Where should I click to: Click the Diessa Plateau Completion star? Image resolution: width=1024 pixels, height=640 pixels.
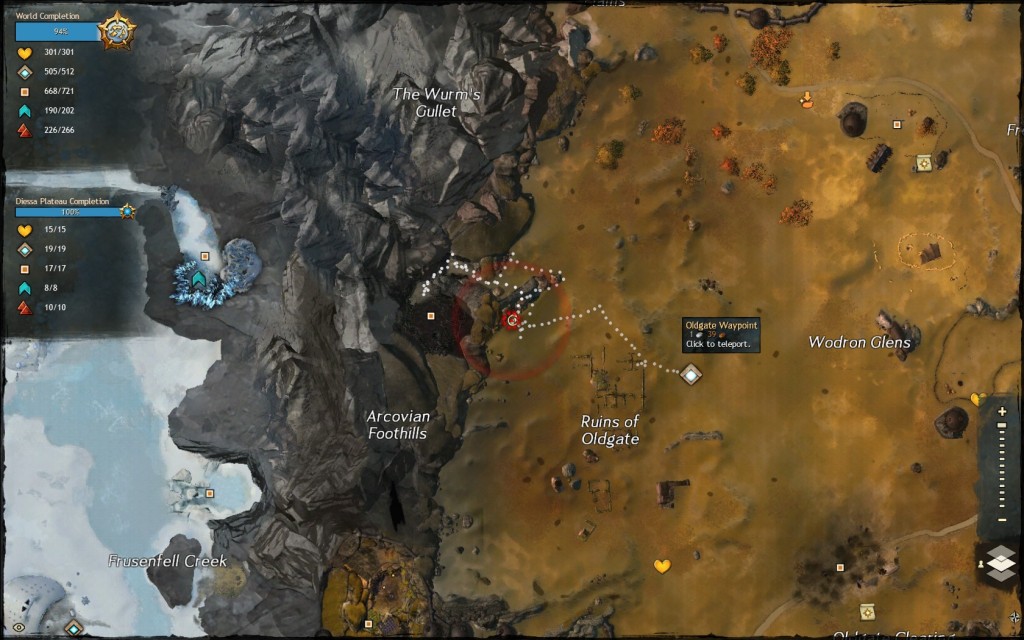pos(128,212)
